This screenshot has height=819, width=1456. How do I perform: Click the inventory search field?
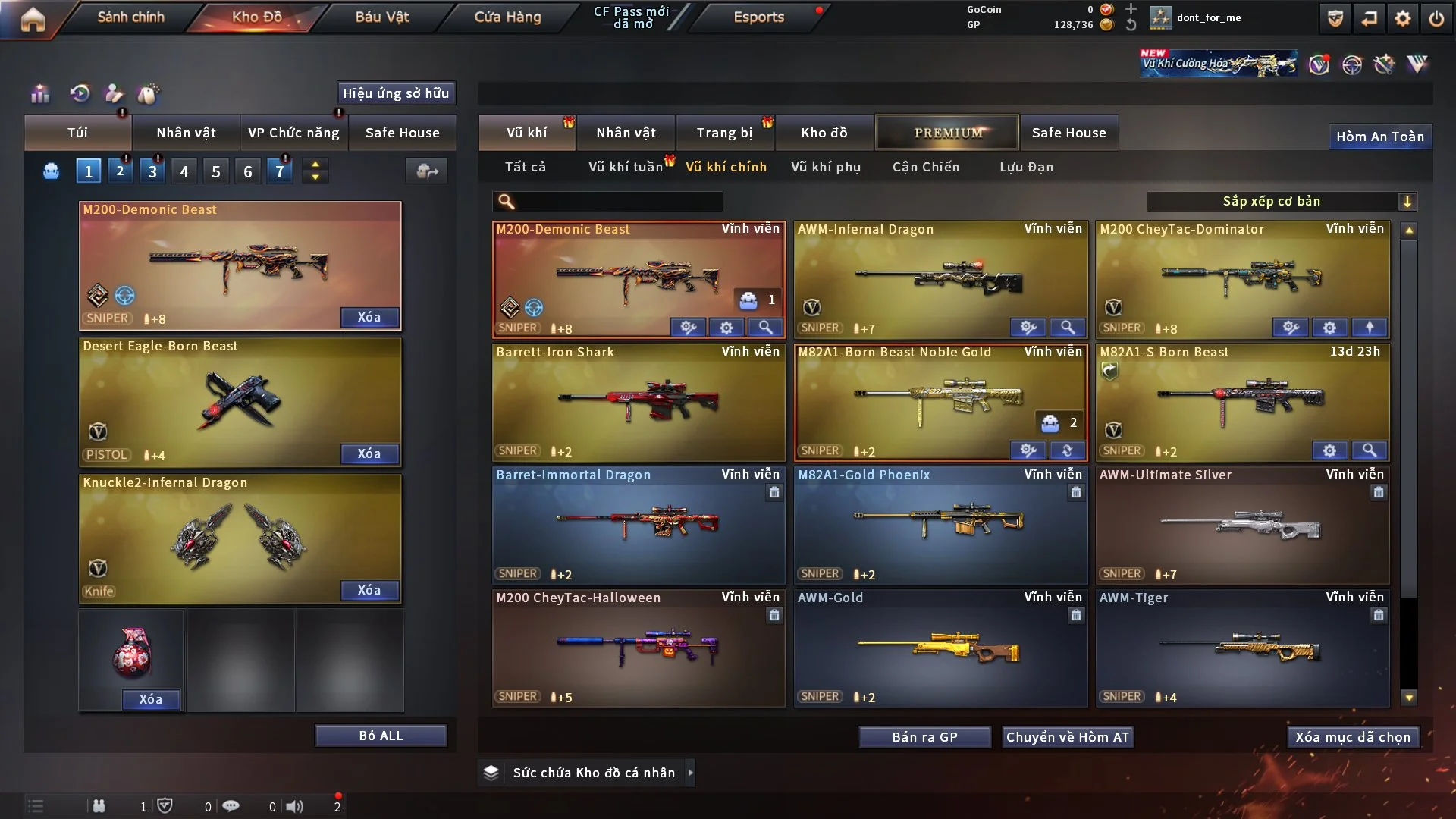[x=618, y=201]
